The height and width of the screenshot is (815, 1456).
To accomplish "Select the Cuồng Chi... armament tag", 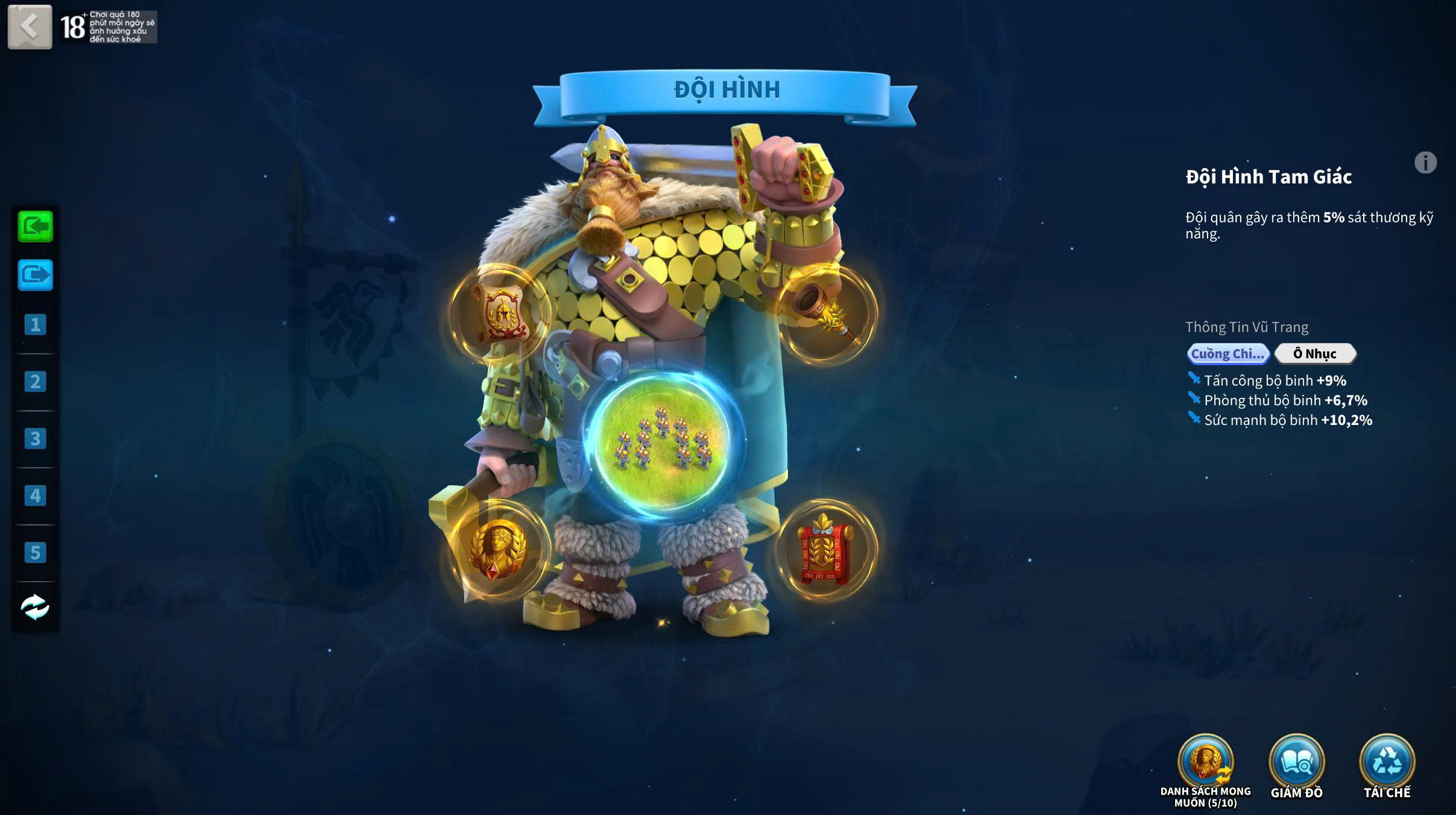I will pos(1228,354).
